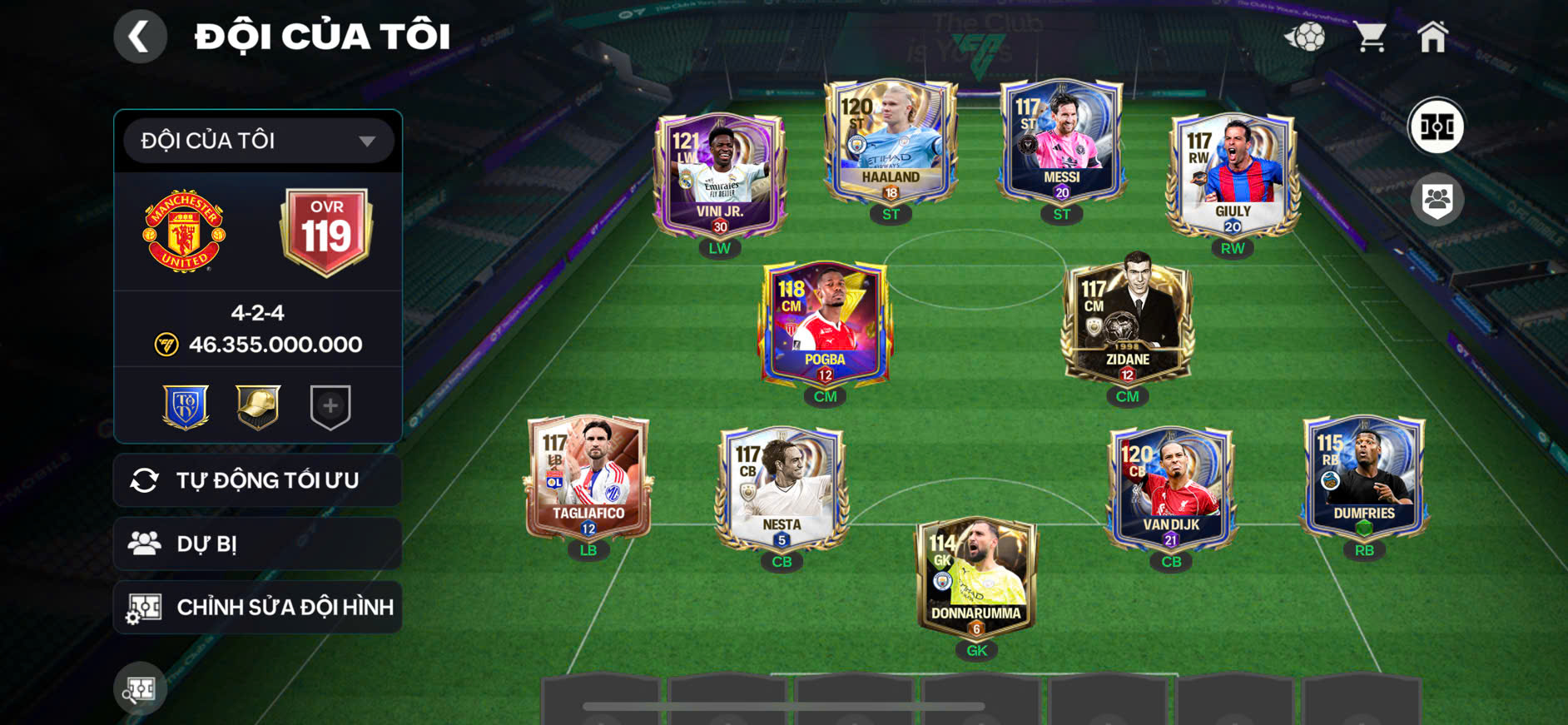Select the Vini Jr. LW card

(x=720, y=175)
